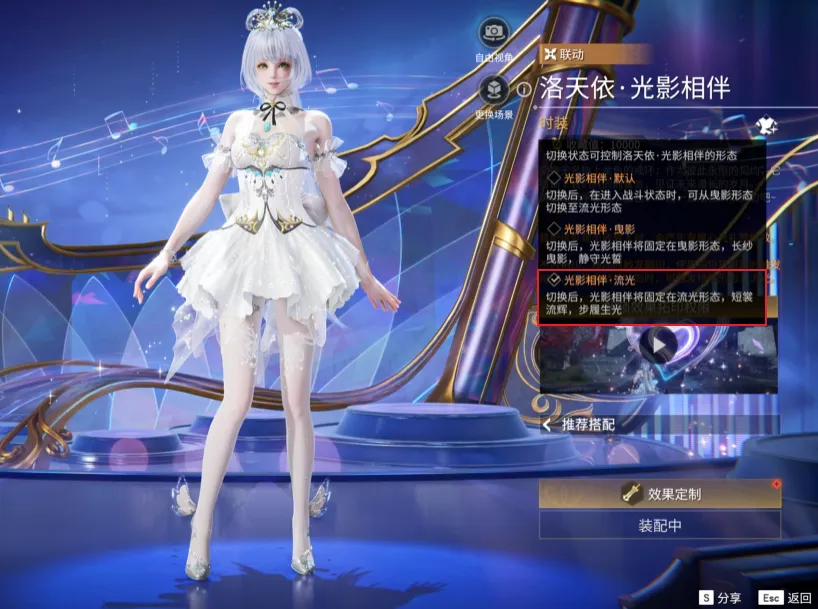
Task: Open the 效果定制 effect customization
Action: [660, 494]
